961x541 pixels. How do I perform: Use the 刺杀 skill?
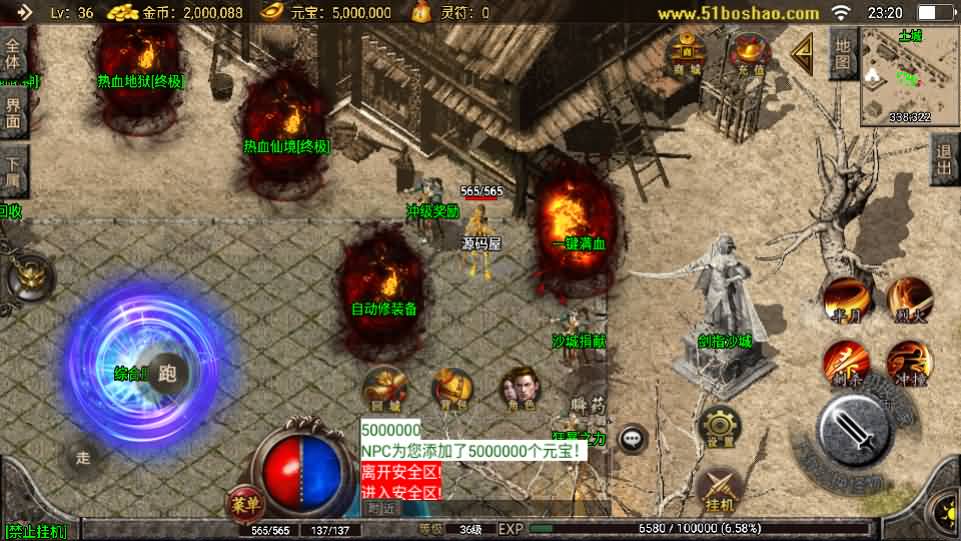tap(843, 361)
